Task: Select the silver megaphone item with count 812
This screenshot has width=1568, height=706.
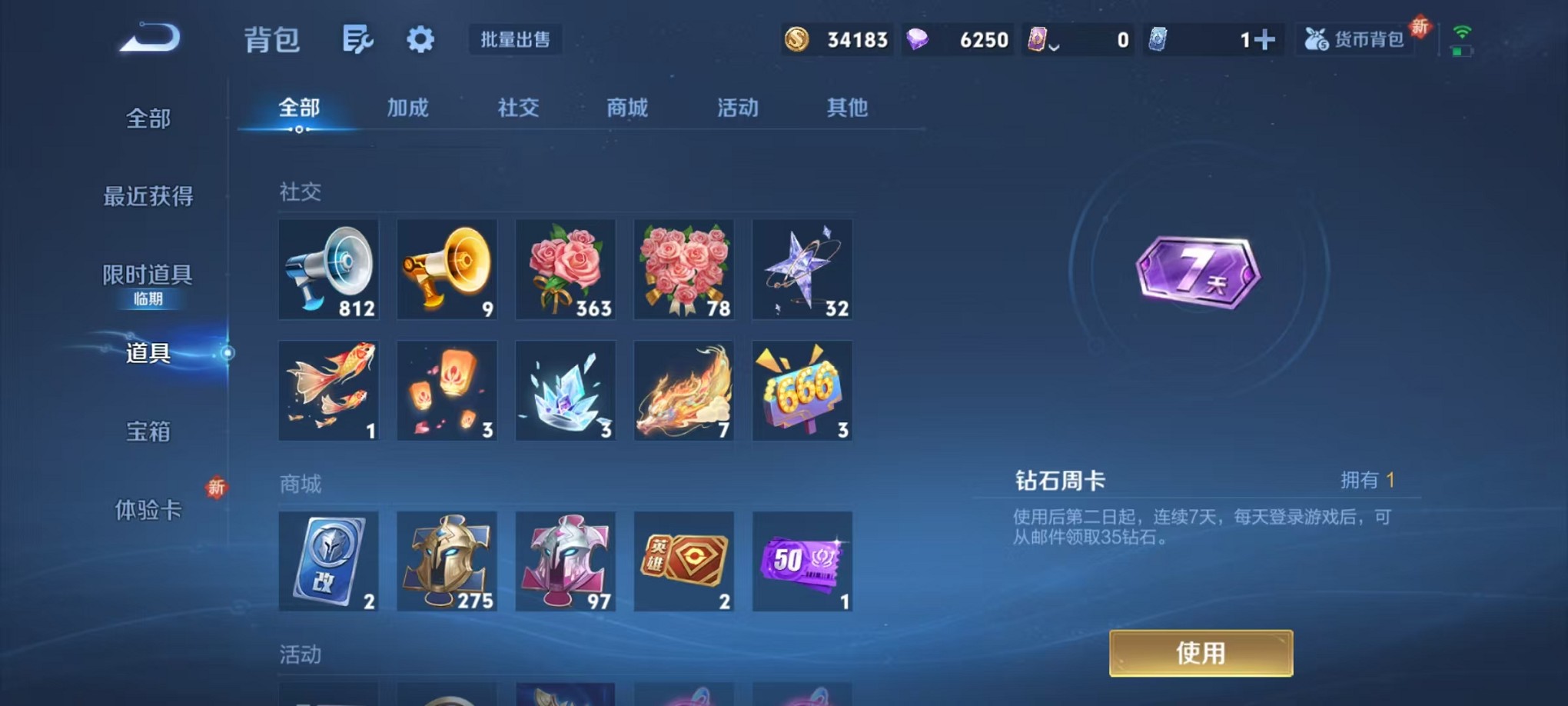Action: point(329,269)
